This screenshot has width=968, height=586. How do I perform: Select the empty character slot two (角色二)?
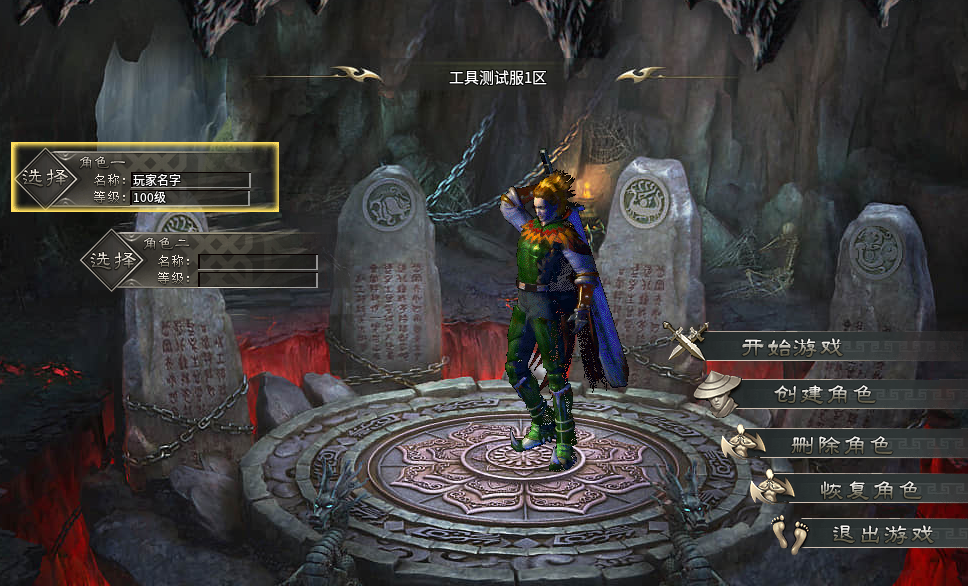pyautogui.click(x=113, y=261)
